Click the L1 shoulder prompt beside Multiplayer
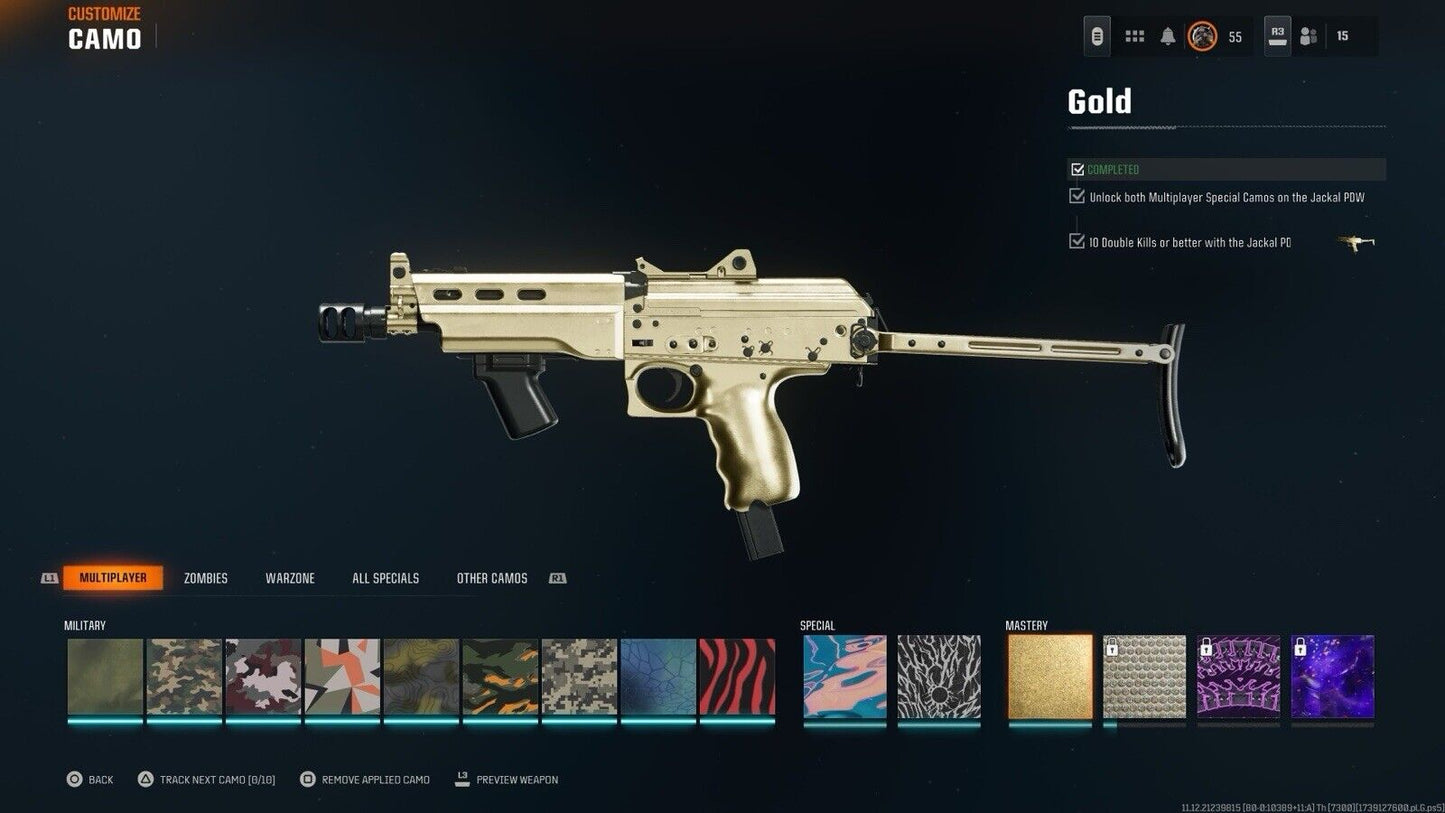Viewport: 1445px width, 813px height. click(48, 577)
